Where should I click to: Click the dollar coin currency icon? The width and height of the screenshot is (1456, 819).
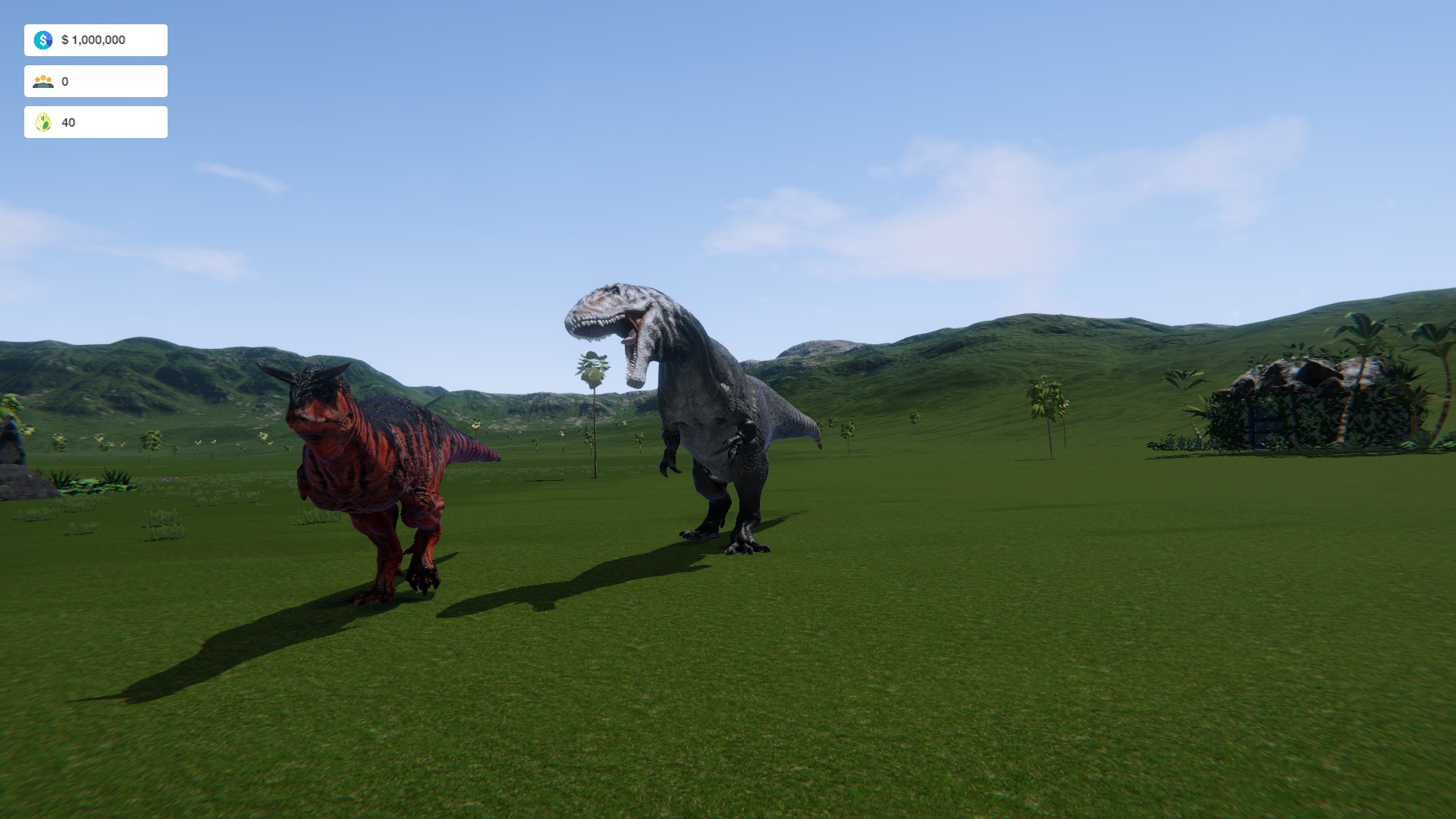pyautogui.click(x=43, y=39)
